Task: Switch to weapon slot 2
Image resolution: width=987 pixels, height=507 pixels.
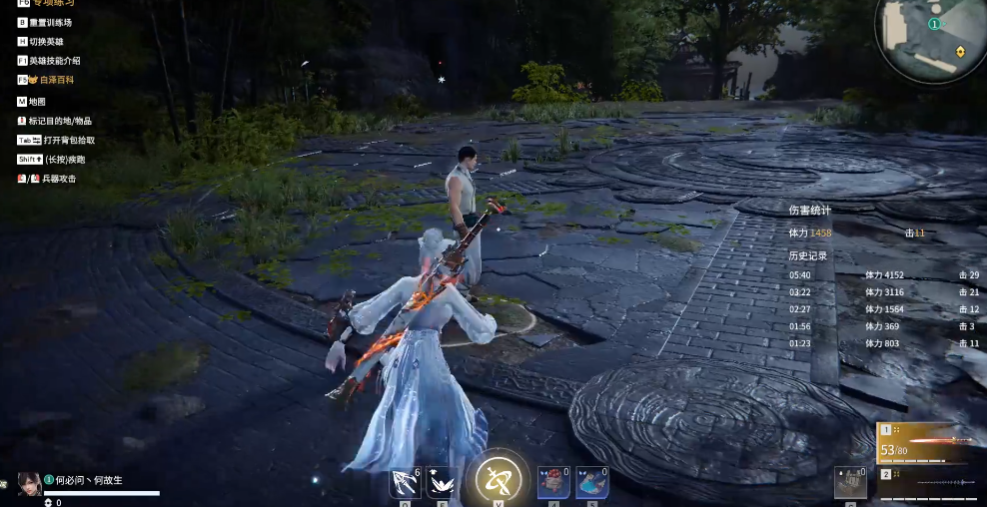Action: click(x=927, y=482)
